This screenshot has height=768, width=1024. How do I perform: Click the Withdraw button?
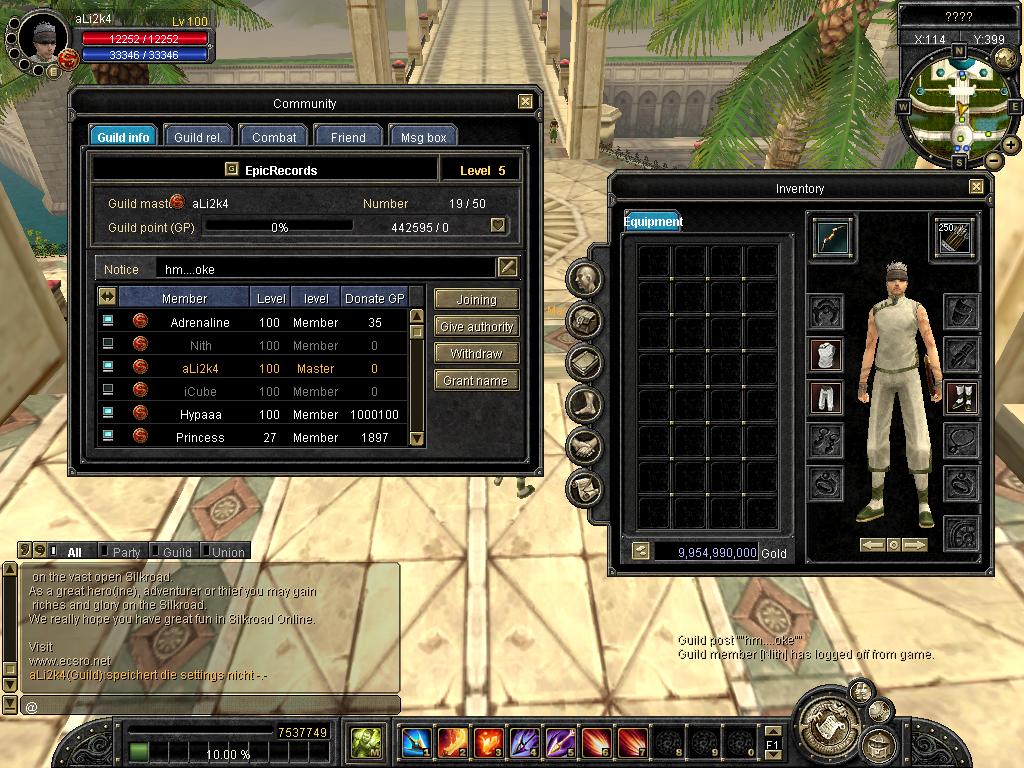pos(476,353)
